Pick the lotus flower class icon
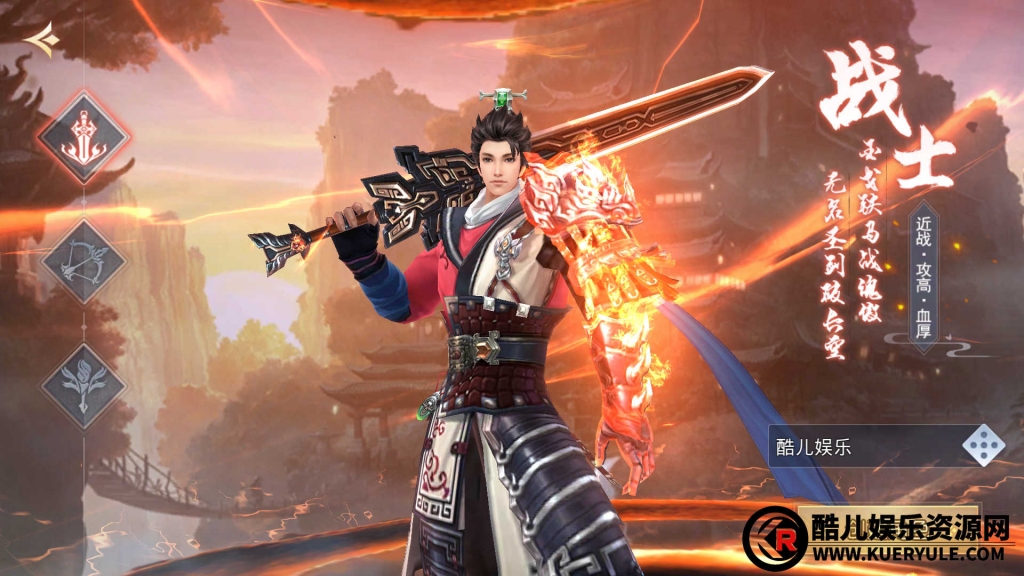The image size is (1024, 576). (x=84, y=385)
